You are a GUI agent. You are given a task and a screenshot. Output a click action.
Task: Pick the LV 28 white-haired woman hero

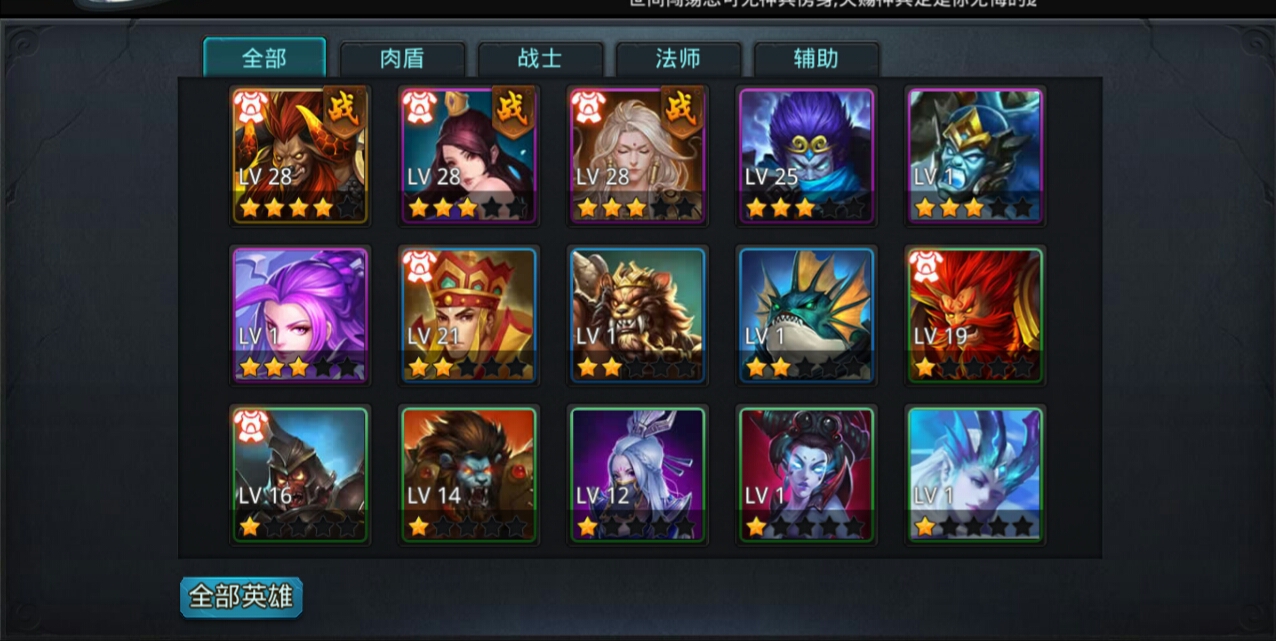click(x=638, y=155)
